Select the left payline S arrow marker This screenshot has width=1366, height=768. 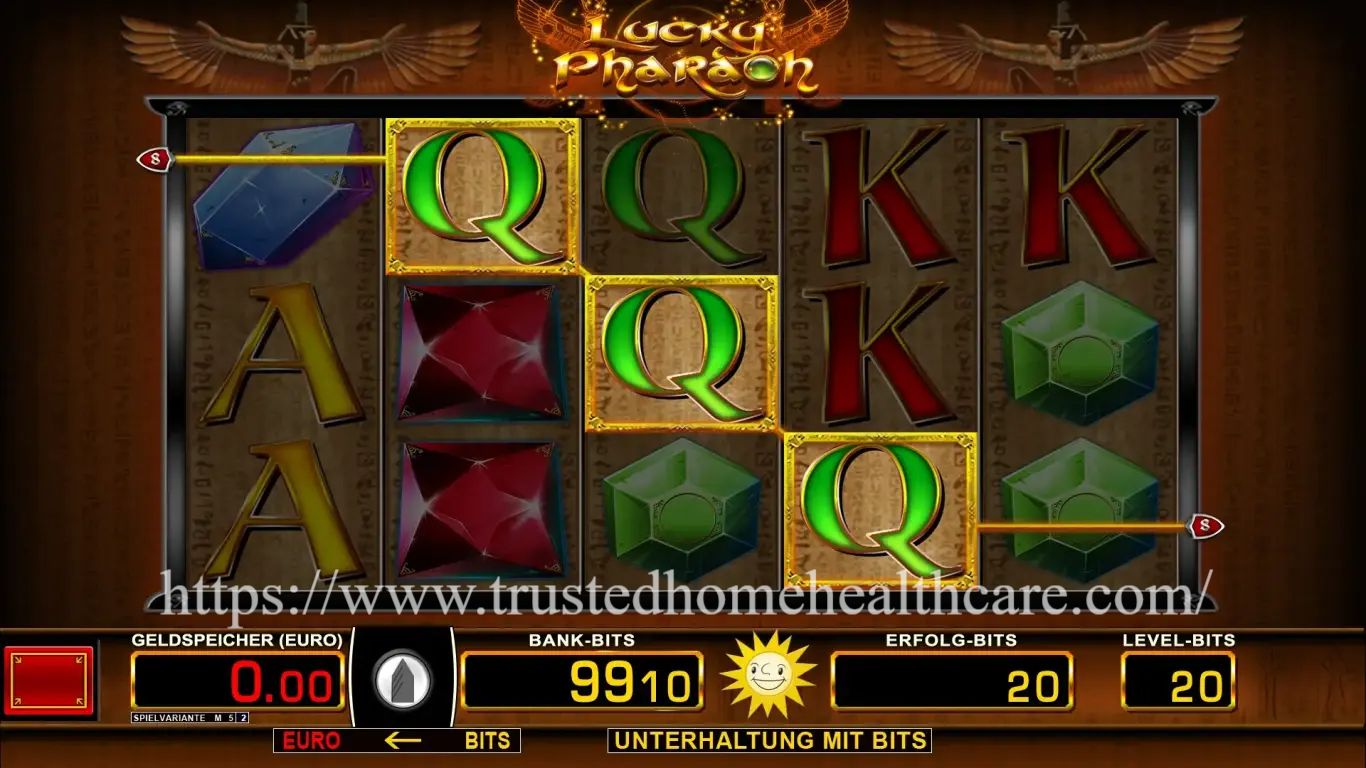pos(155,158)
